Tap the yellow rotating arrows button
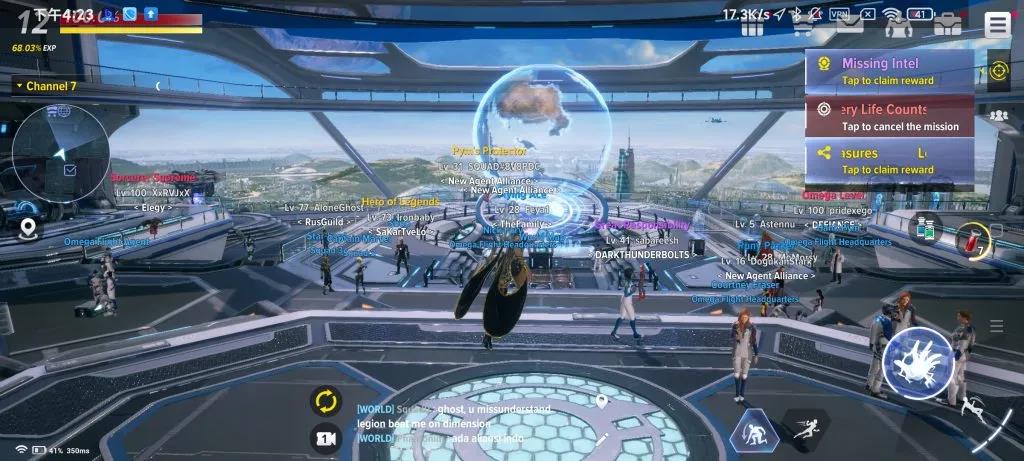This screenshot has height=461, width=1024. coord(326,402)
